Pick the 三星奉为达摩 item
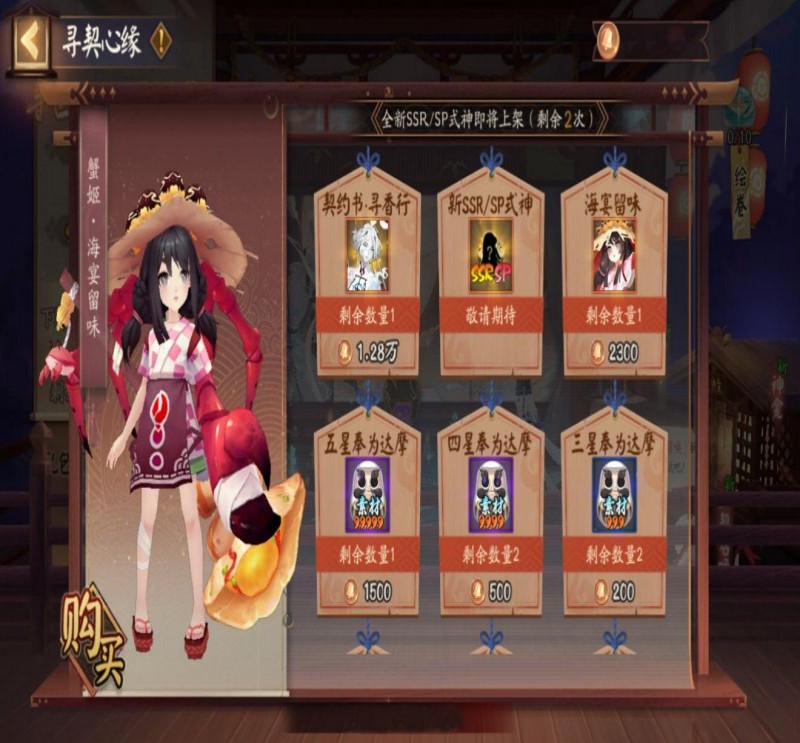This screenshot has width=800, height=743. (613, 510)
